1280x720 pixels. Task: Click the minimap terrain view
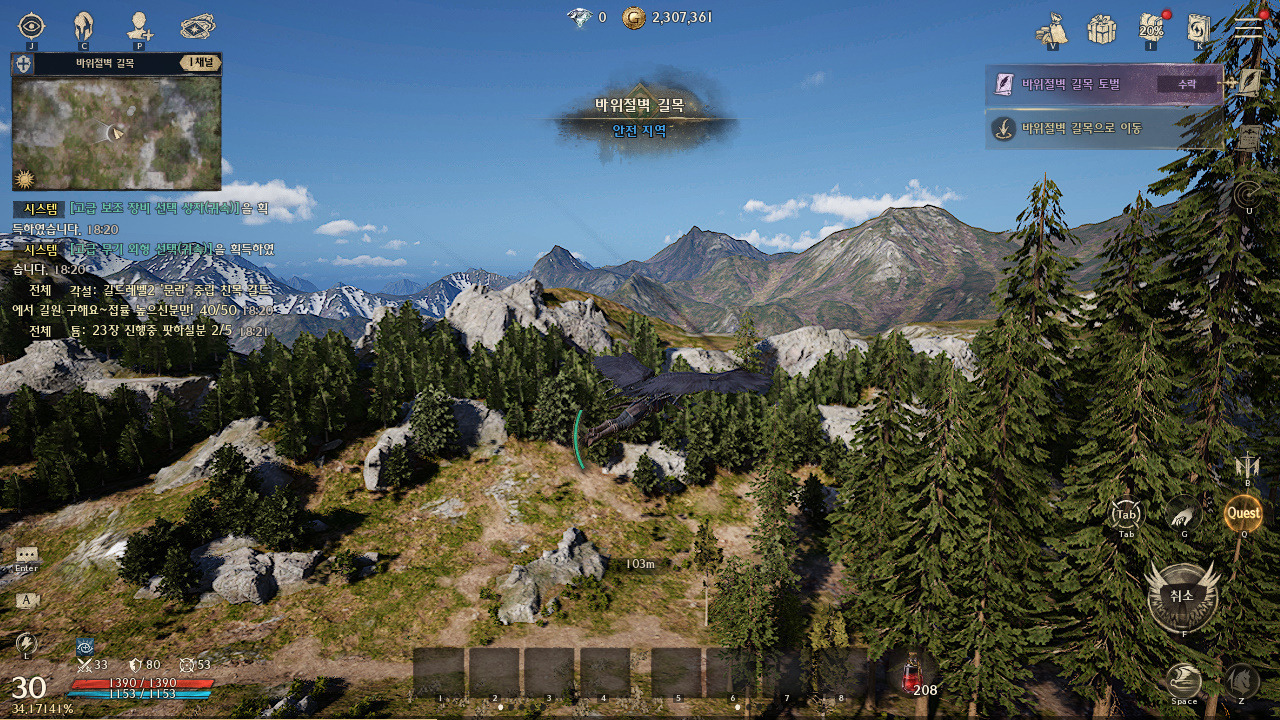116,132
